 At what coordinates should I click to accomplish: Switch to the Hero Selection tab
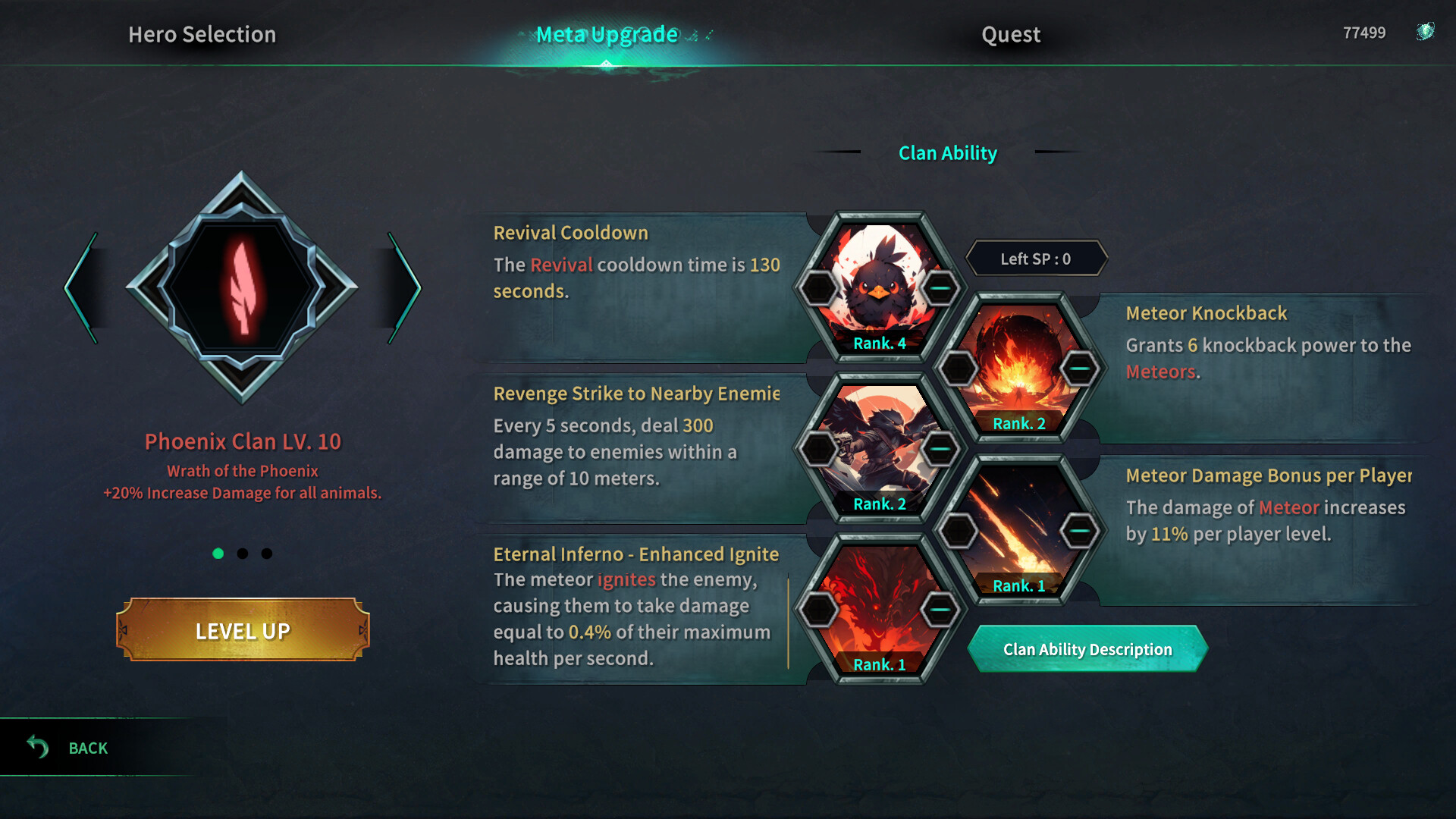point(202,35)
